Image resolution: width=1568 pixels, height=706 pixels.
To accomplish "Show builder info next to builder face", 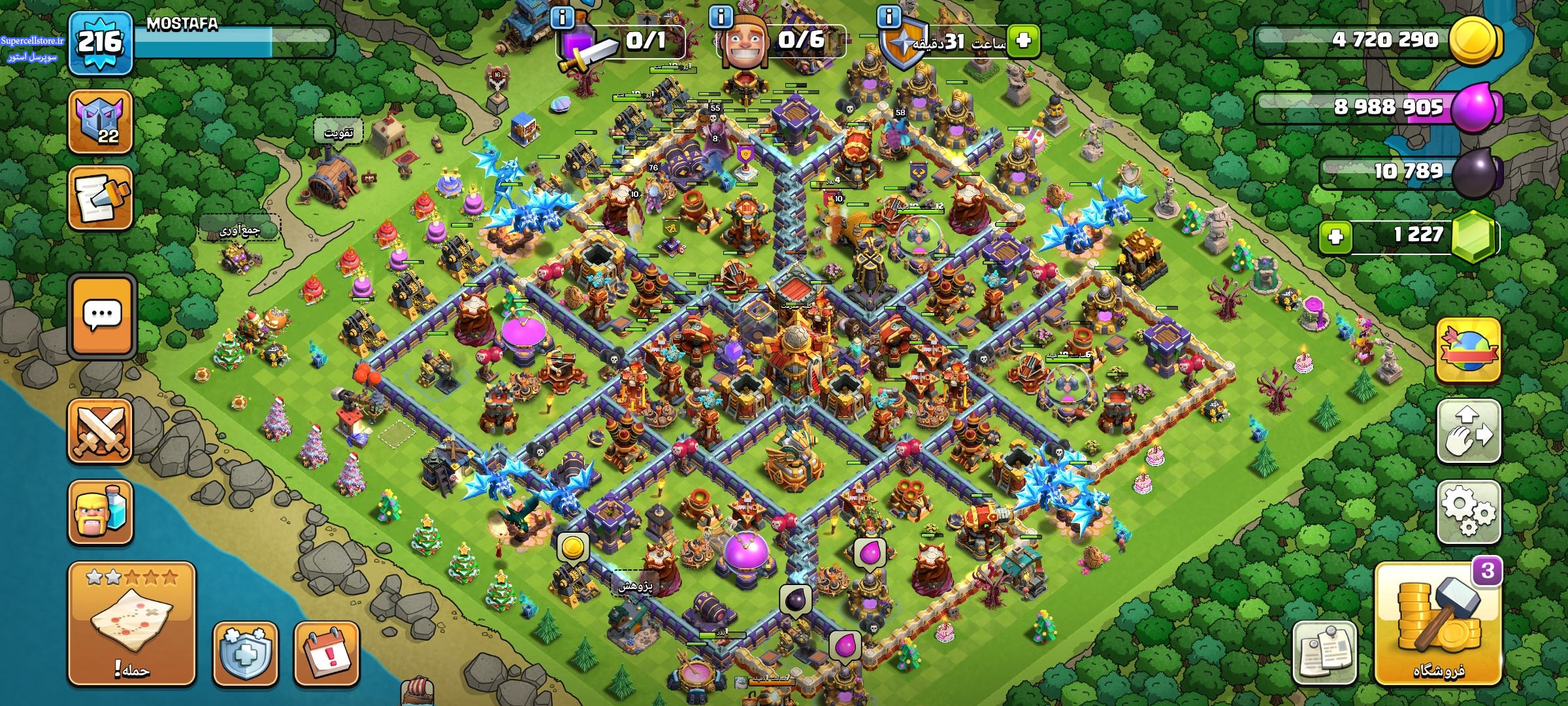I will [x=721, y=17].
